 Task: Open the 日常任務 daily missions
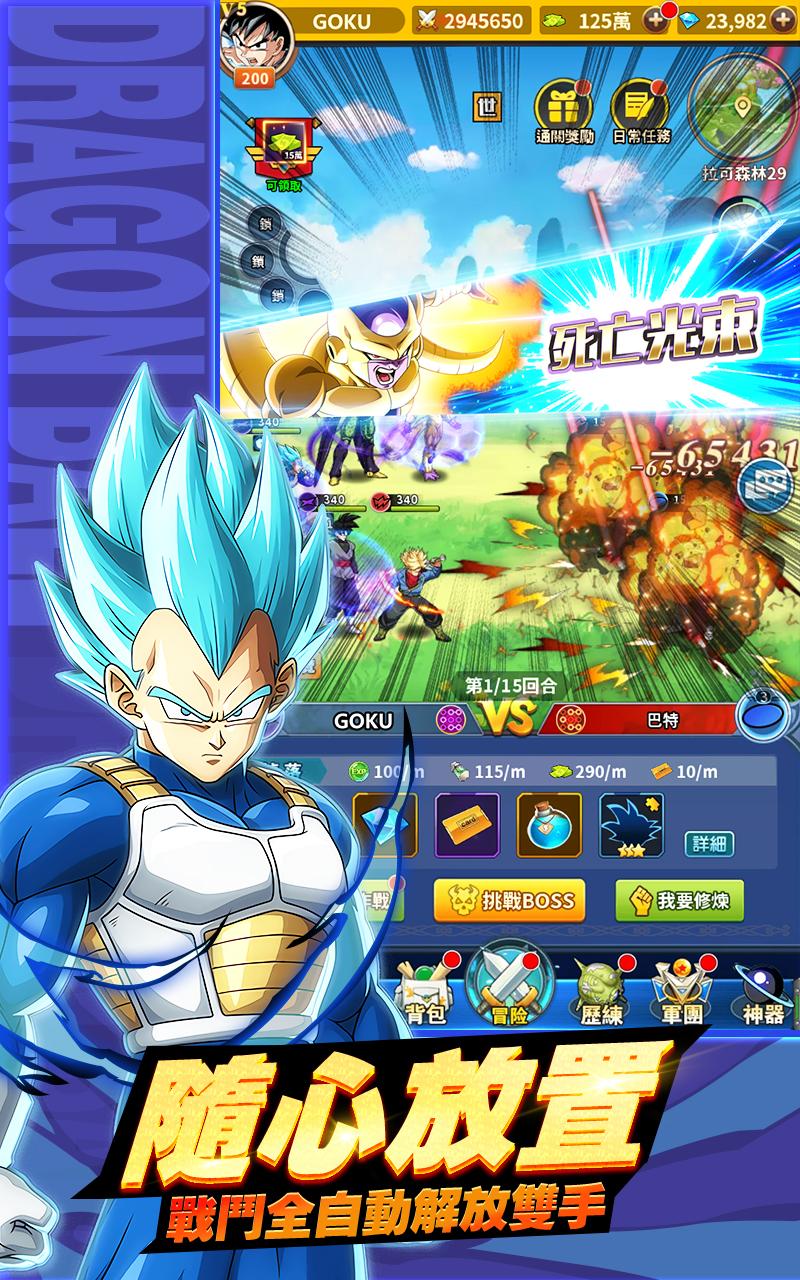[x=640, y=109]
